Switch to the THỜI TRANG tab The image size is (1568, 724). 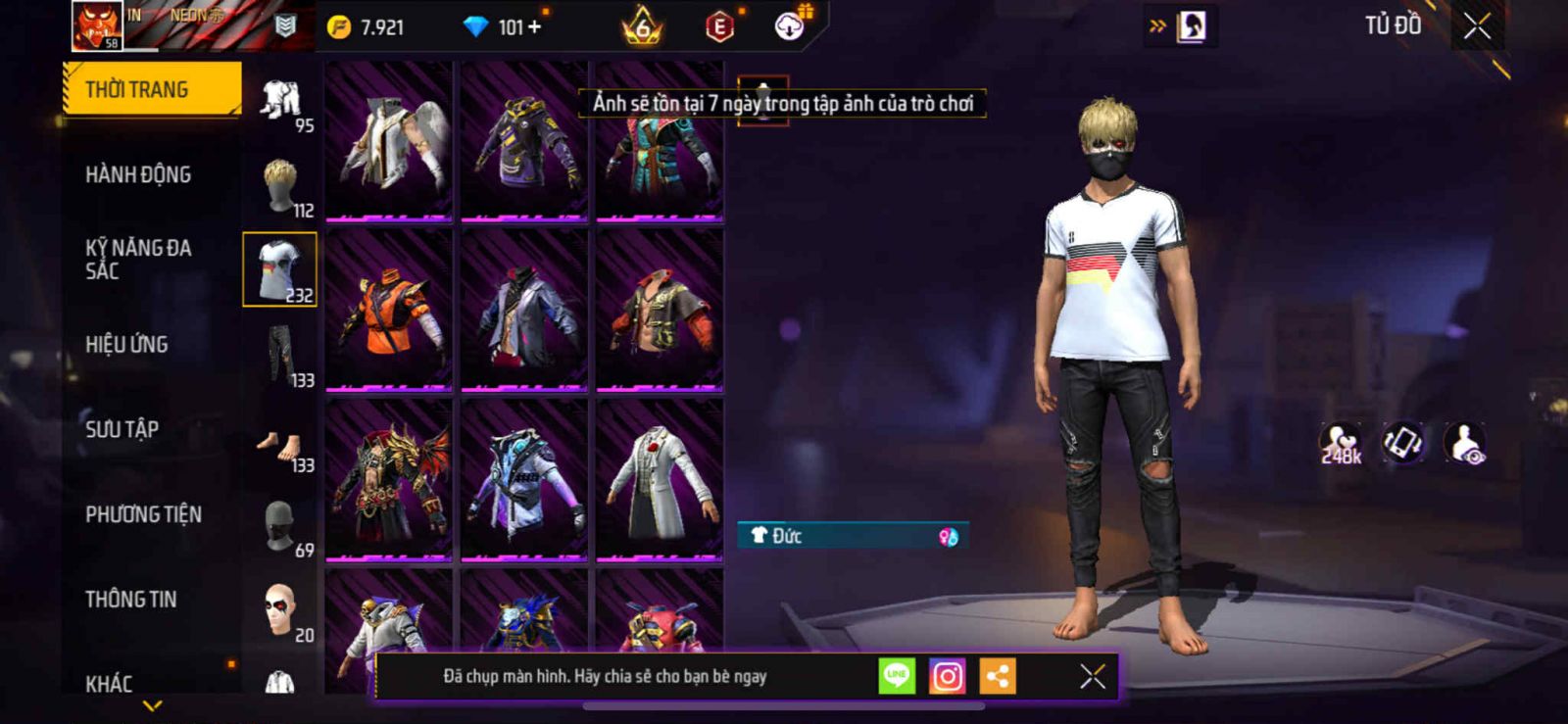[x=151, y=89]
